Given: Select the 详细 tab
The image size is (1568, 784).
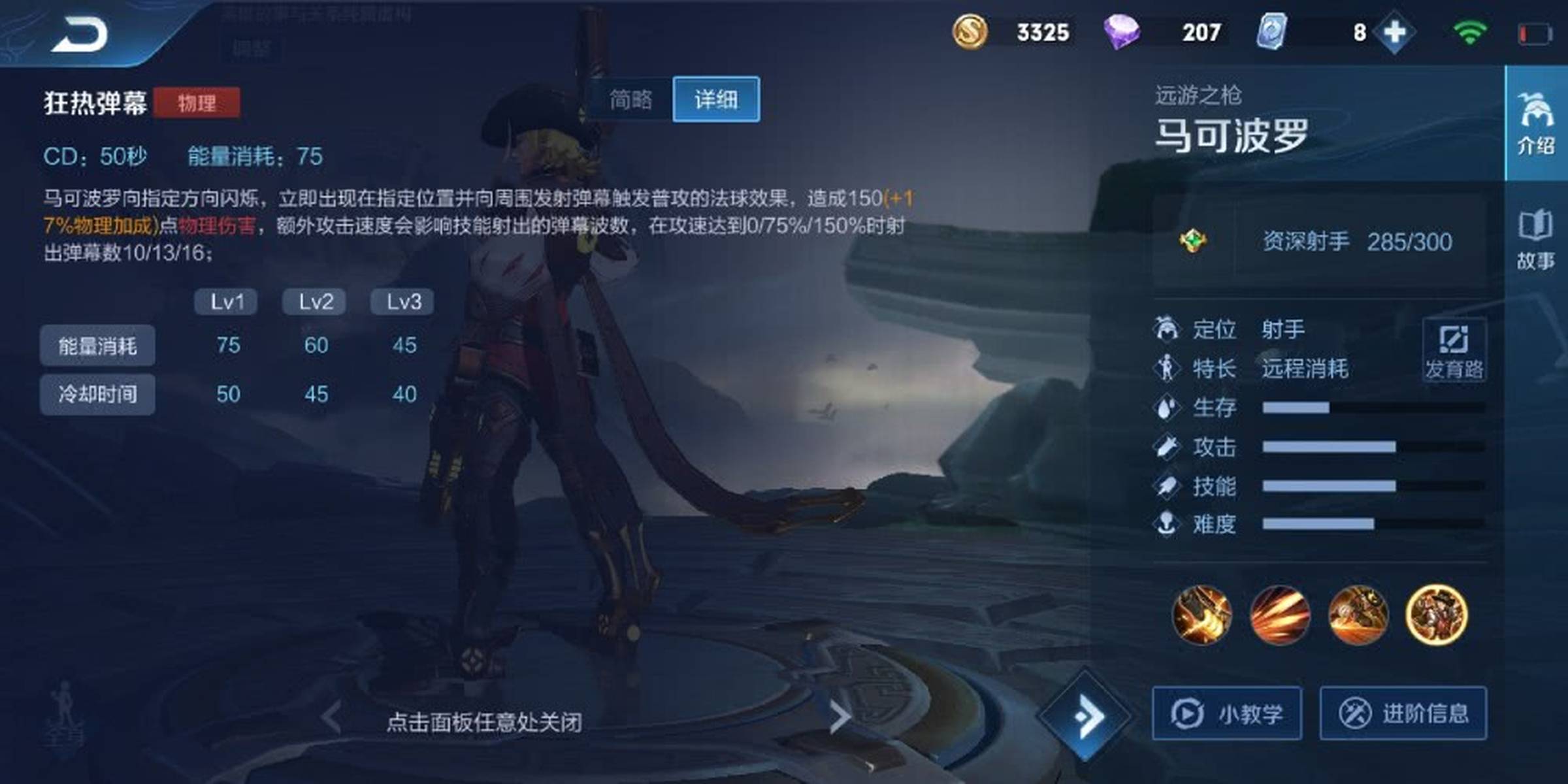Looking at the screenshot, I should click(716, 99).
